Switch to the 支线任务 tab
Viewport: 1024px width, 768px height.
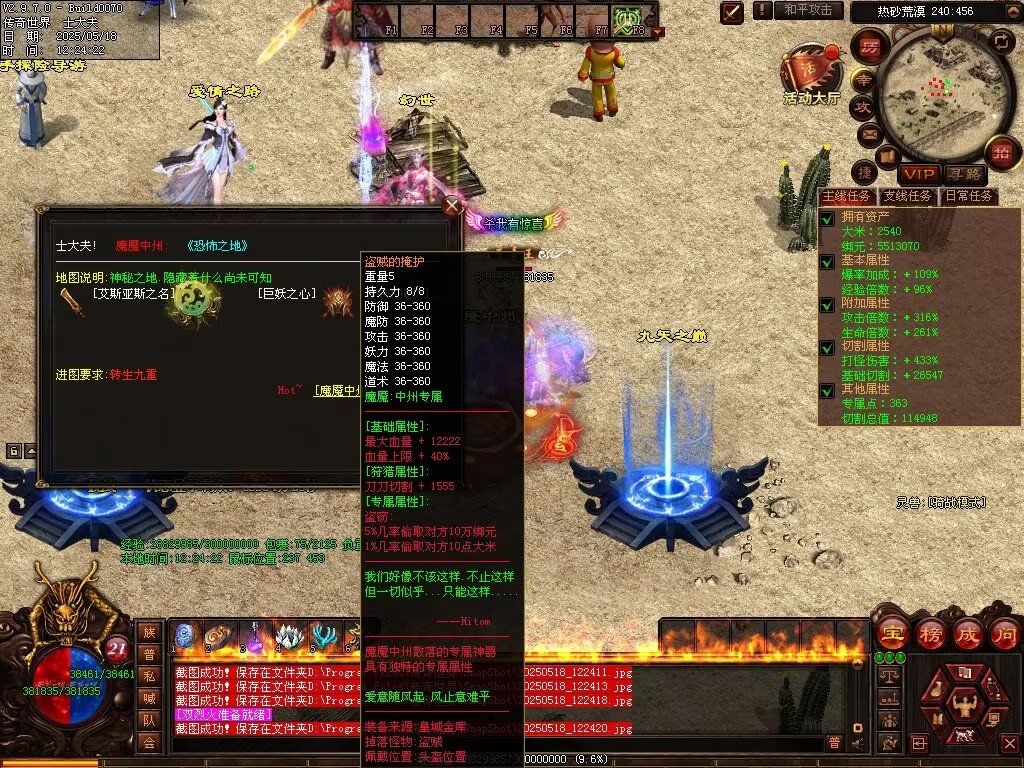tap(908, 196)
